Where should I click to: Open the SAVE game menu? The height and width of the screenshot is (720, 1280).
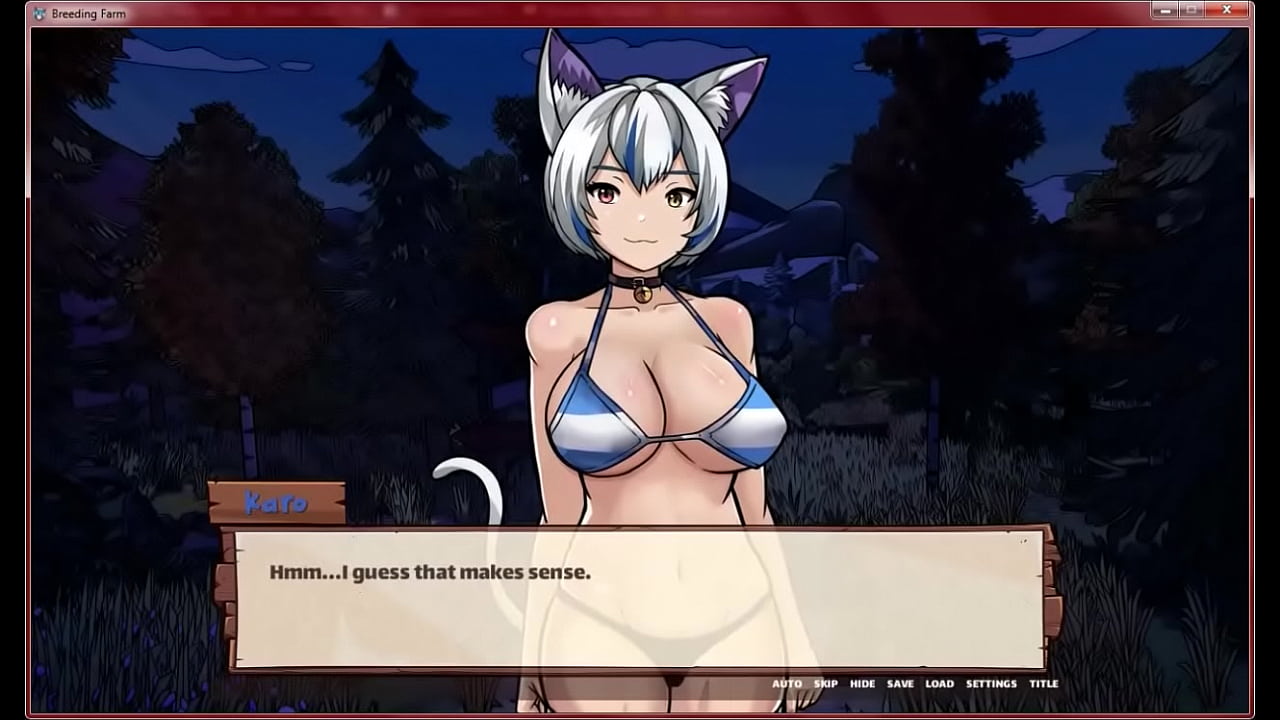tap(900, 684)
